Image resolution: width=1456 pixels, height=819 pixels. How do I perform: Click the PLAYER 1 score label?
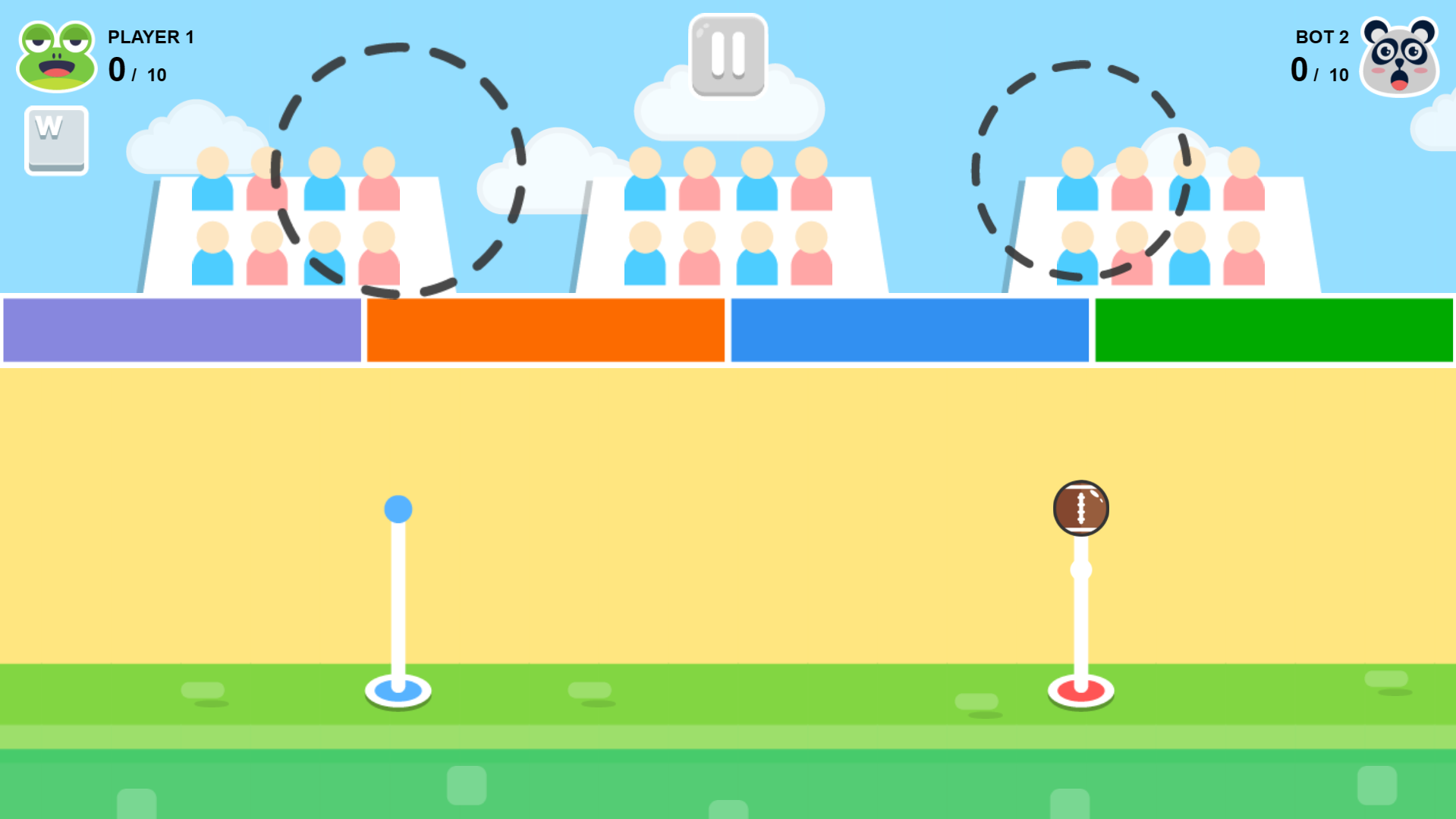point(151,36)
